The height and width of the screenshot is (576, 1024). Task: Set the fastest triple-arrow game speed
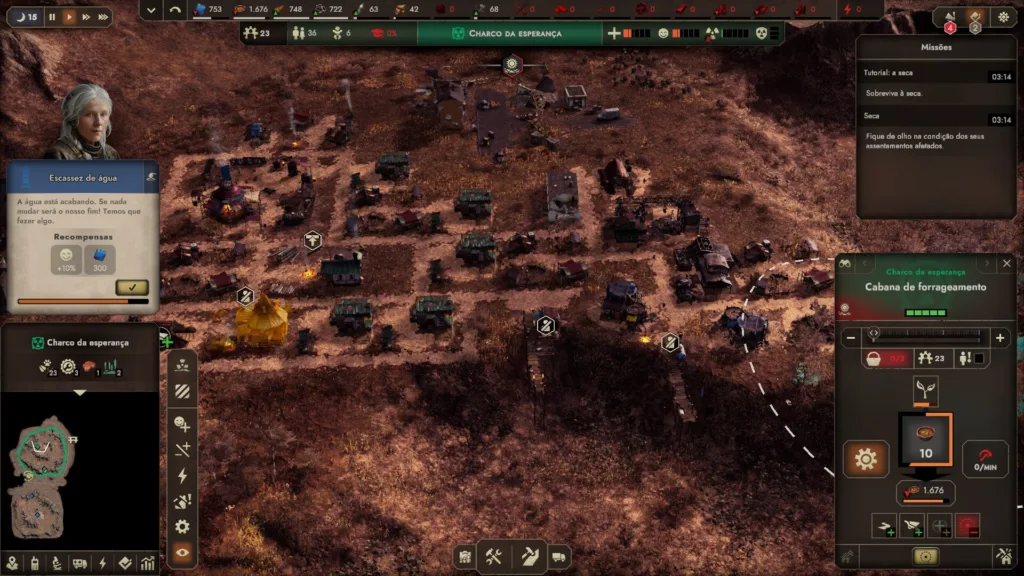(x=104, y=17)
